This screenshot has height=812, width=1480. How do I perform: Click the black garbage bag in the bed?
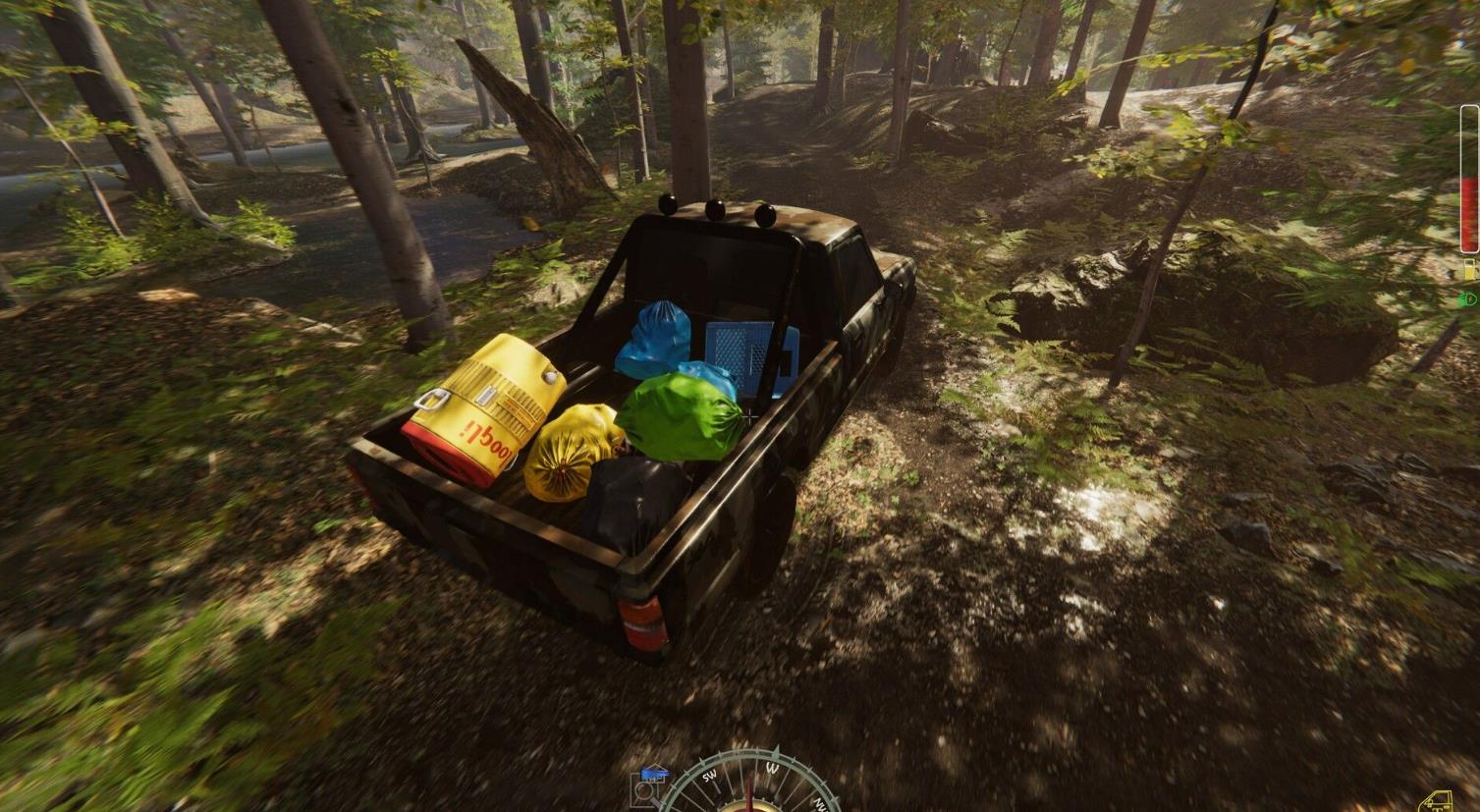click(x=634, y=496)
